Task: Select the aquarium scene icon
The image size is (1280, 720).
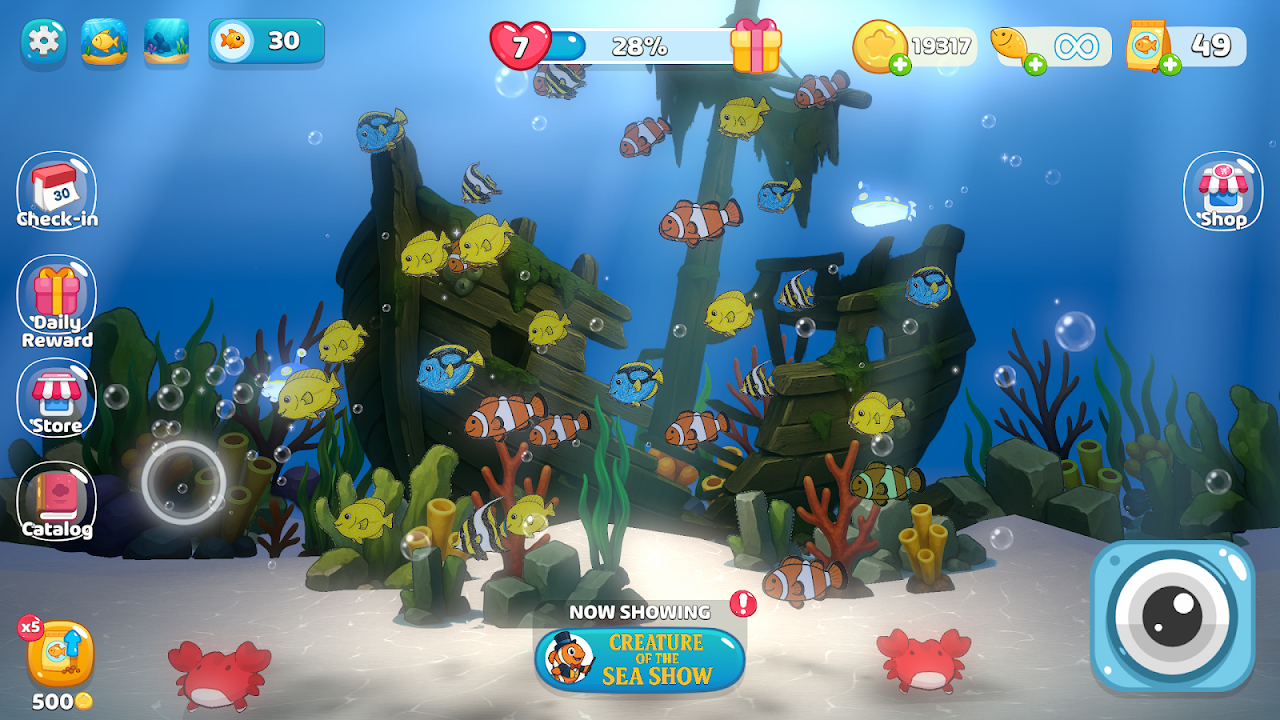Action: click(166, 42)
